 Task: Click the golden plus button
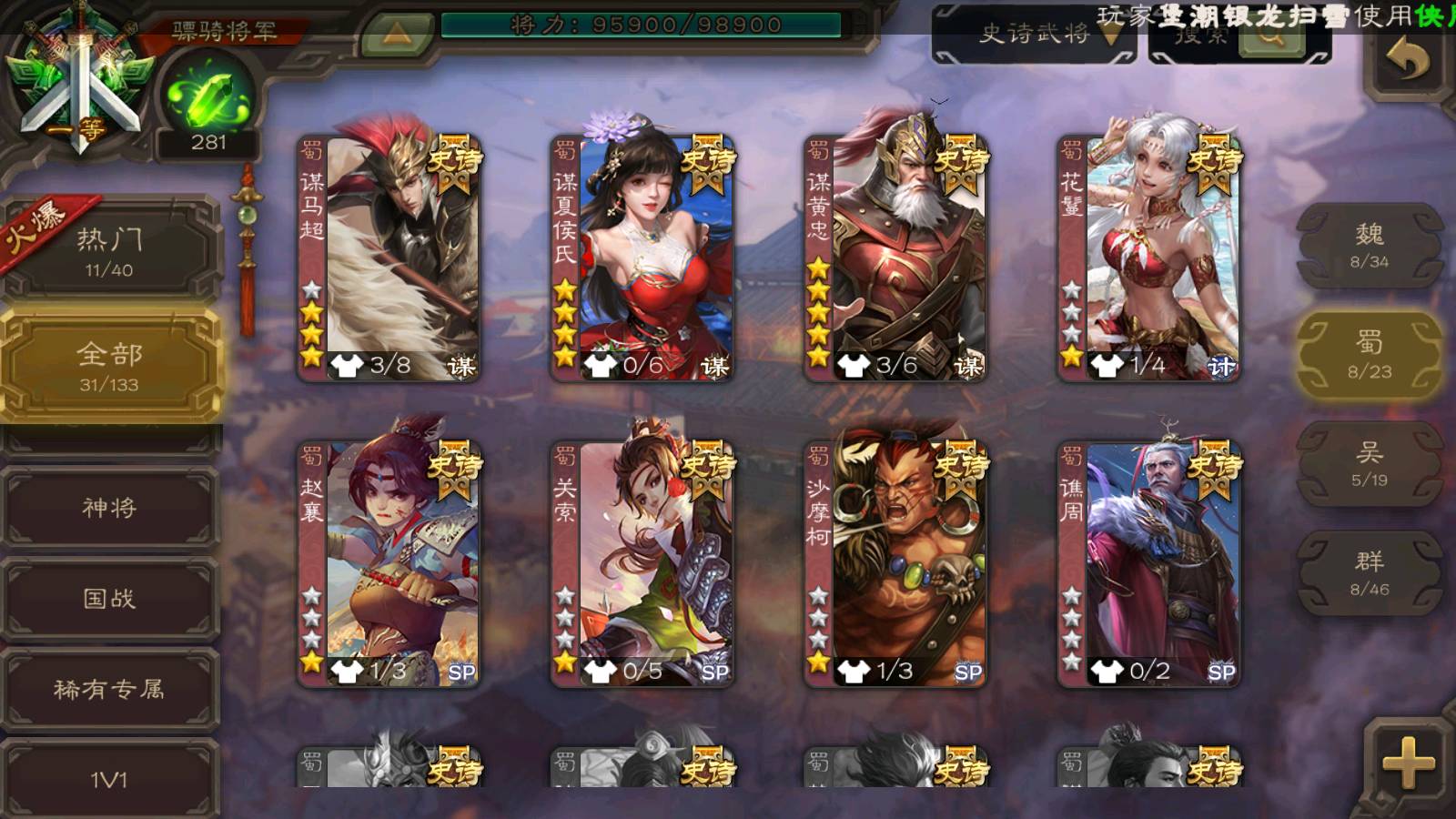pyautogui.click(x=1407, y=763)
